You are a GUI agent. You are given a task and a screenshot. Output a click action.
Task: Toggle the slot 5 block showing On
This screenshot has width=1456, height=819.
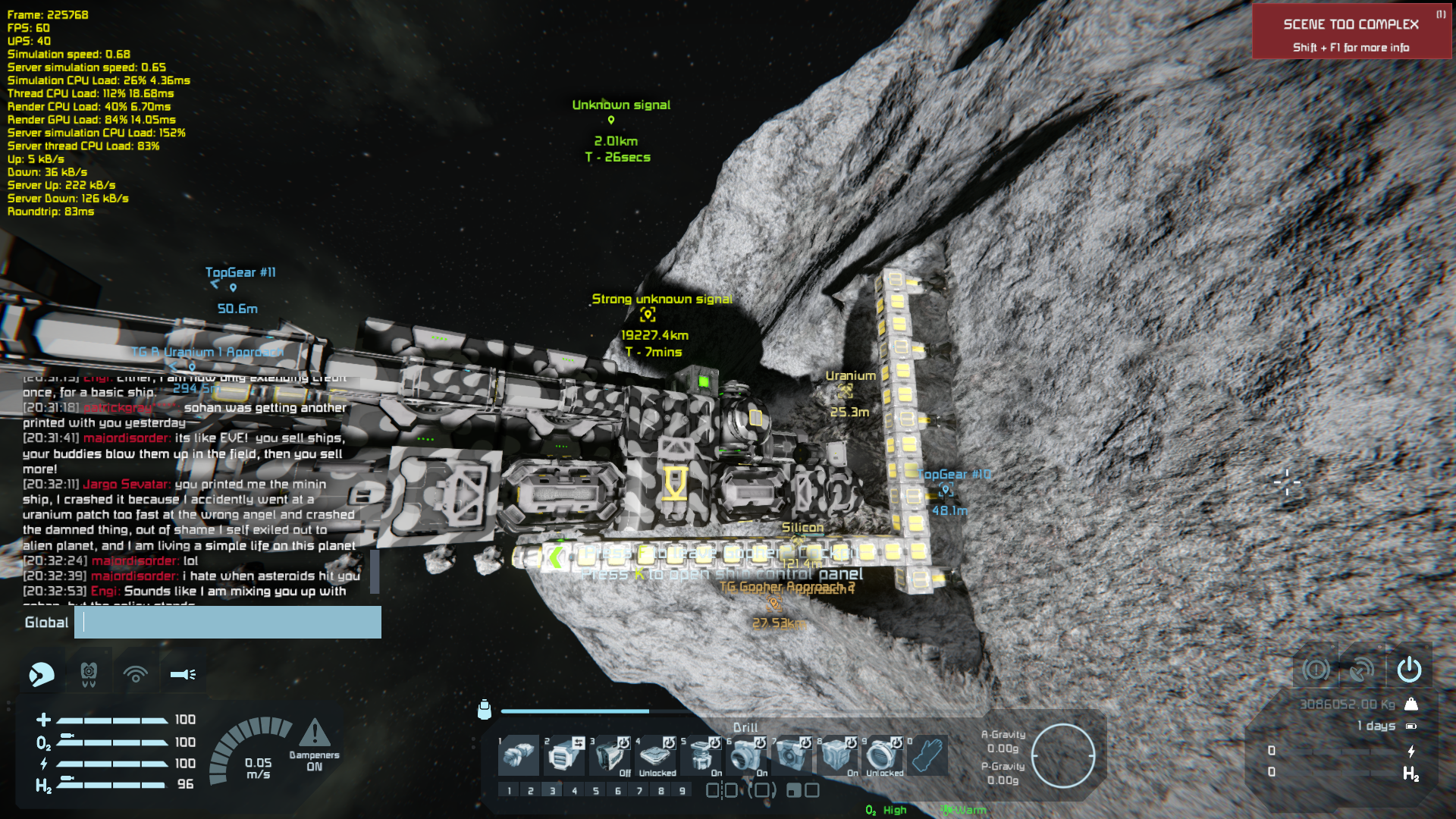701,755
